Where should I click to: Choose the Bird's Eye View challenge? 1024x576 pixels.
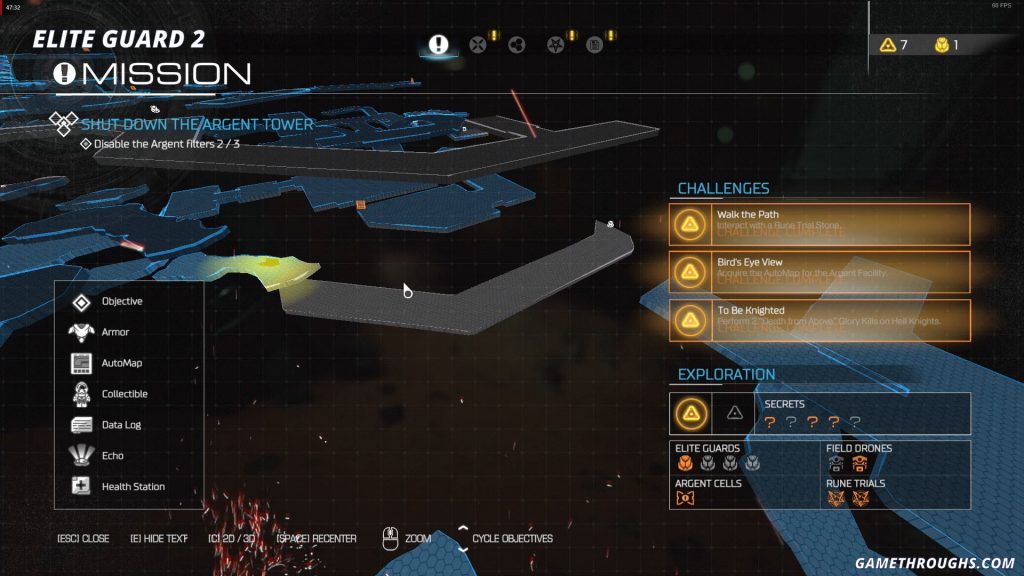coord(820,271)
